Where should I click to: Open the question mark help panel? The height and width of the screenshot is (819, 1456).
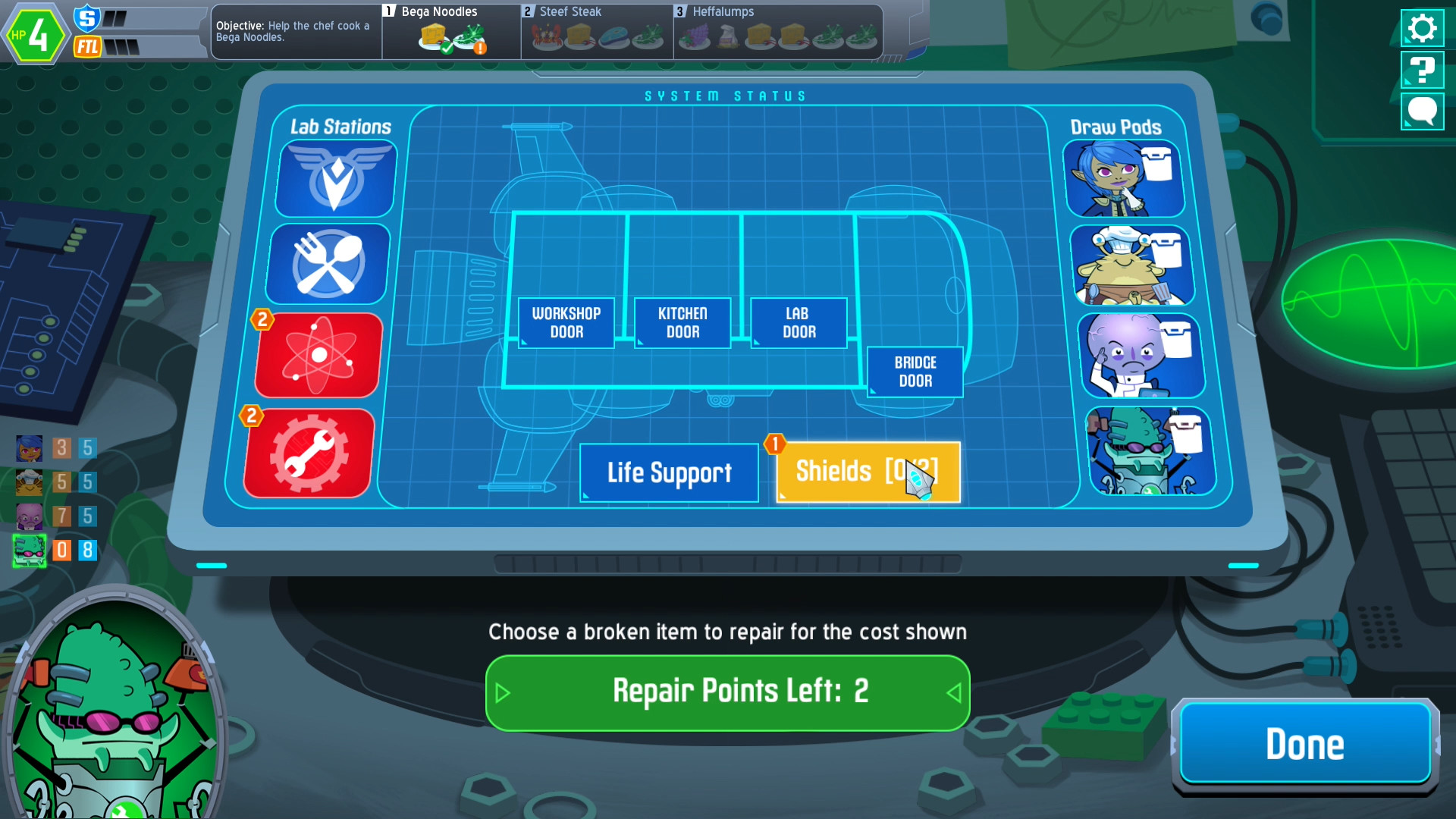(x=1422, y=70)
